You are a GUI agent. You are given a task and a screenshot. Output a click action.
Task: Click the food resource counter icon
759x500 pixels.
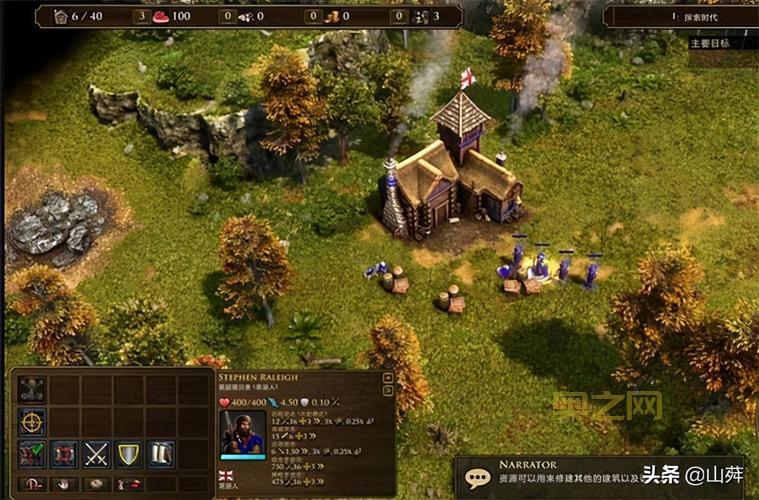(x=161, y=16)
